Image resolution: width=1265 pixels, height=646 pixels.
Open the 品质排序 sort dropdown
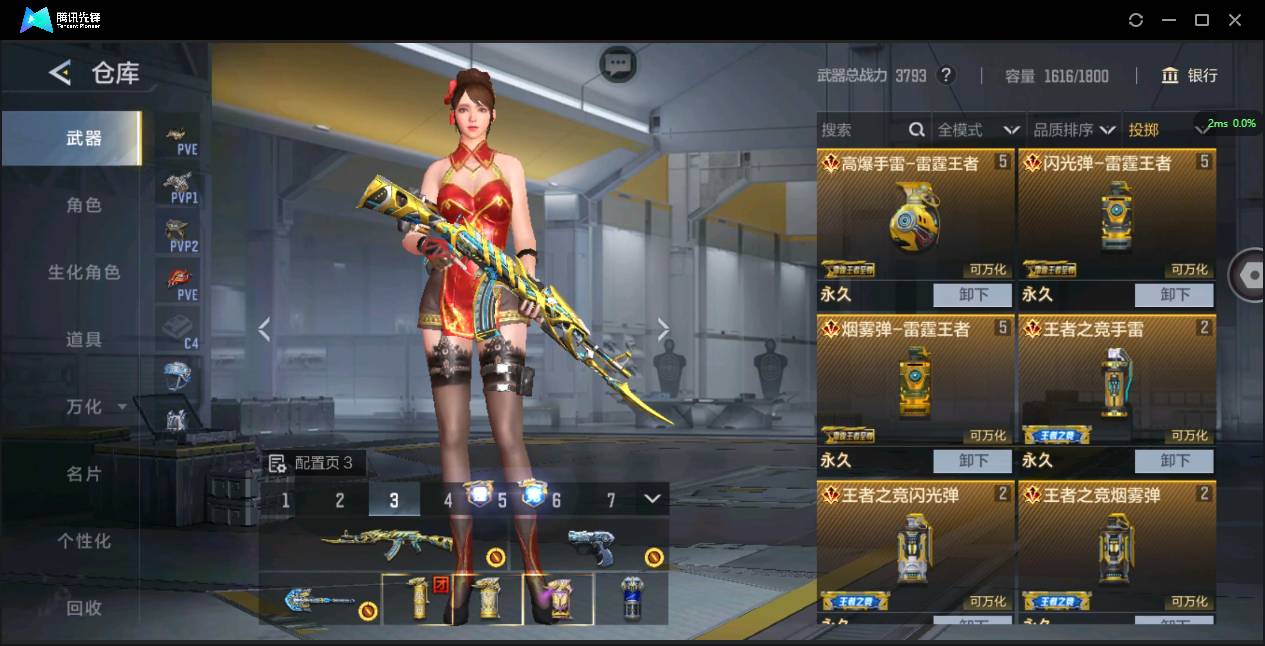pyautogui.click(x=1074, y=130)
